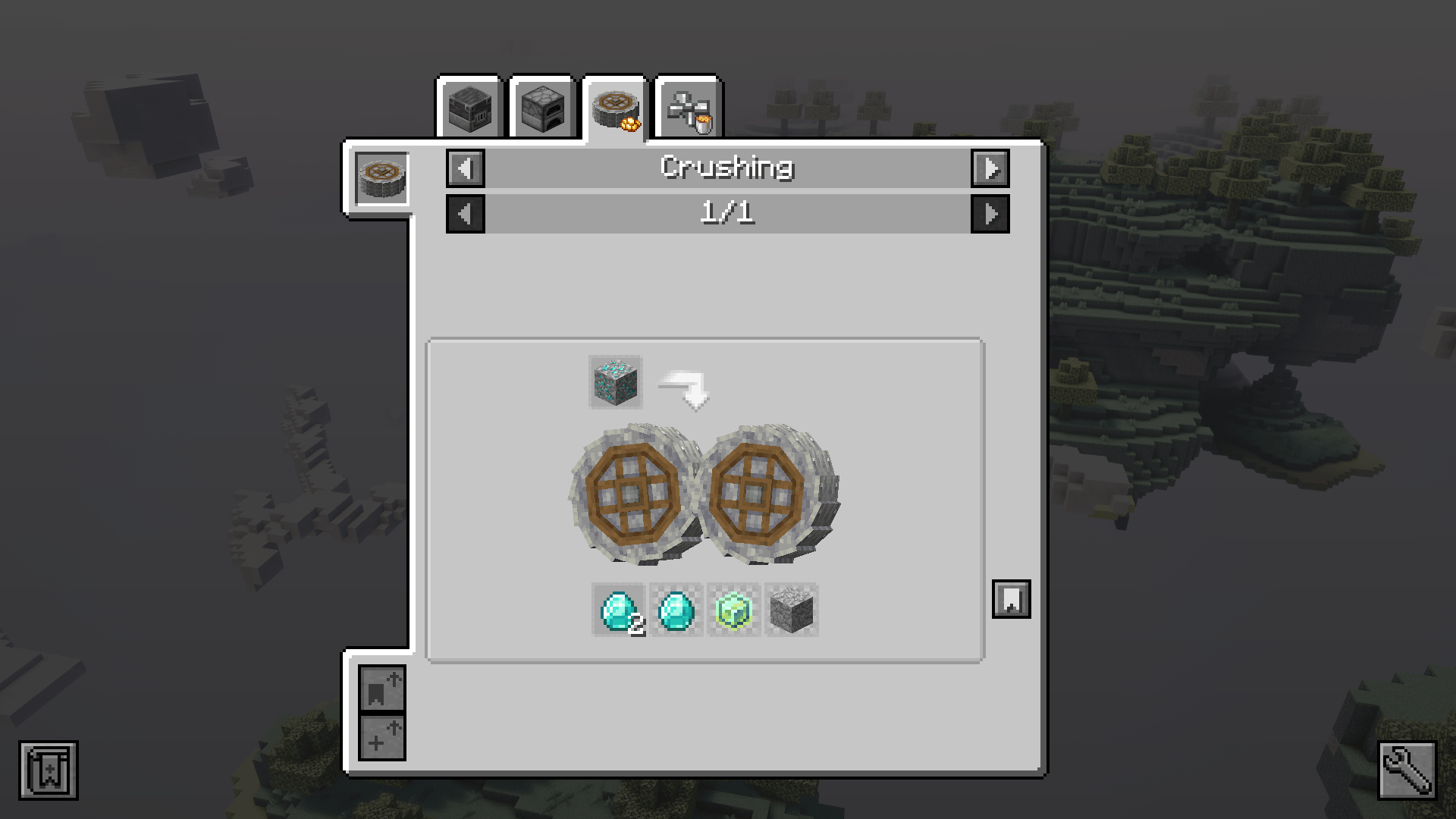The image size is (1456, 819).
Task: Select the leftmost dark machine category tab
Action: (471, 106)
